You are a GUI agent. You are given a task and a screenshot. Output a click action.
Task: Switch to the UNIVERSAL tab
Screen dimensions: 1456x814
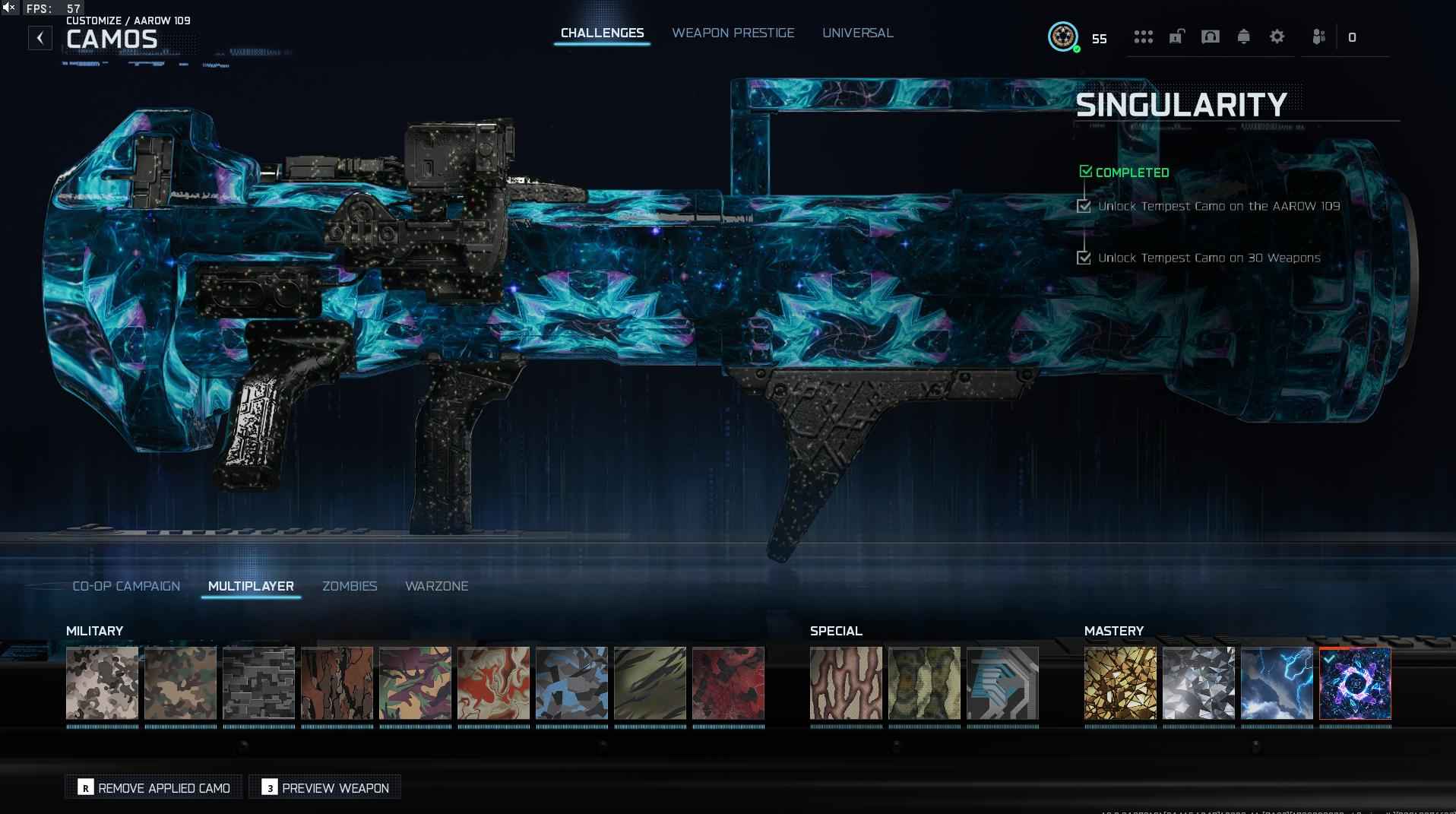point(857,33)
